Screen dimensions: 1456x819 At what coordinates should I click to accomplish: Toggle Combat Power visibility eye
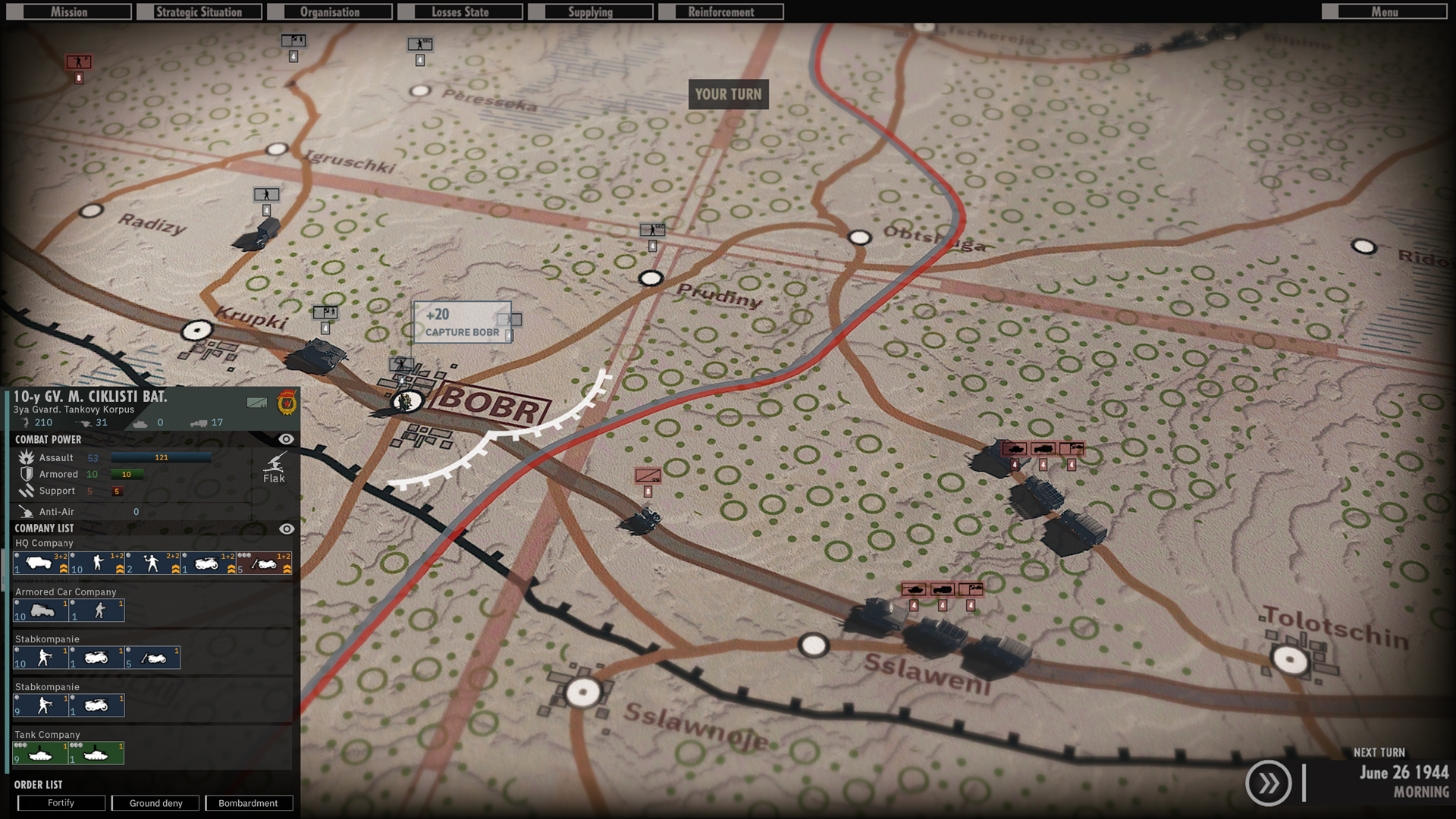[x=286, y=439]
